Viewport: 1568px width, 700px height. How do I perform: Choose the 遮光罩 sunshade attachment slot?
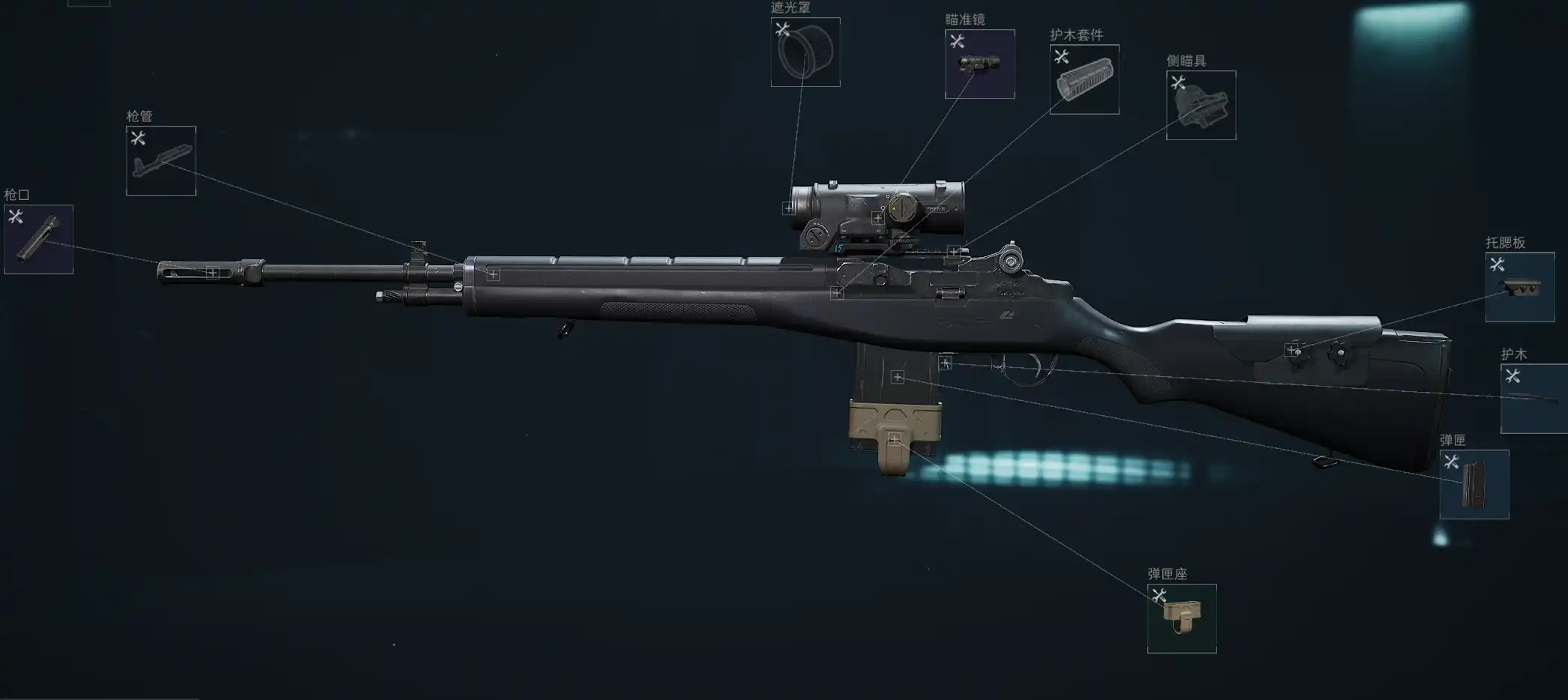click(805, 52)
